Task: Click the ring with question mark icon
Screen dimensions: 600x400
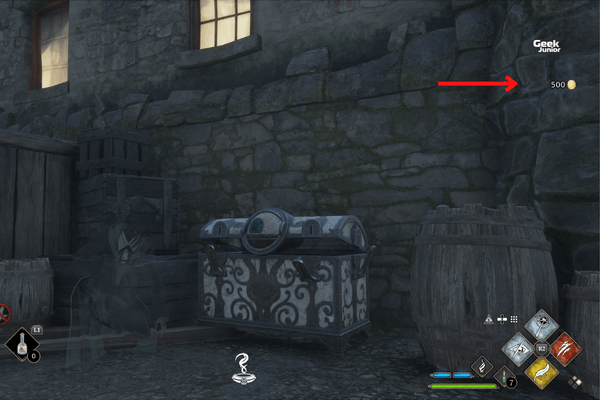Action: click(x=240, y=367)
